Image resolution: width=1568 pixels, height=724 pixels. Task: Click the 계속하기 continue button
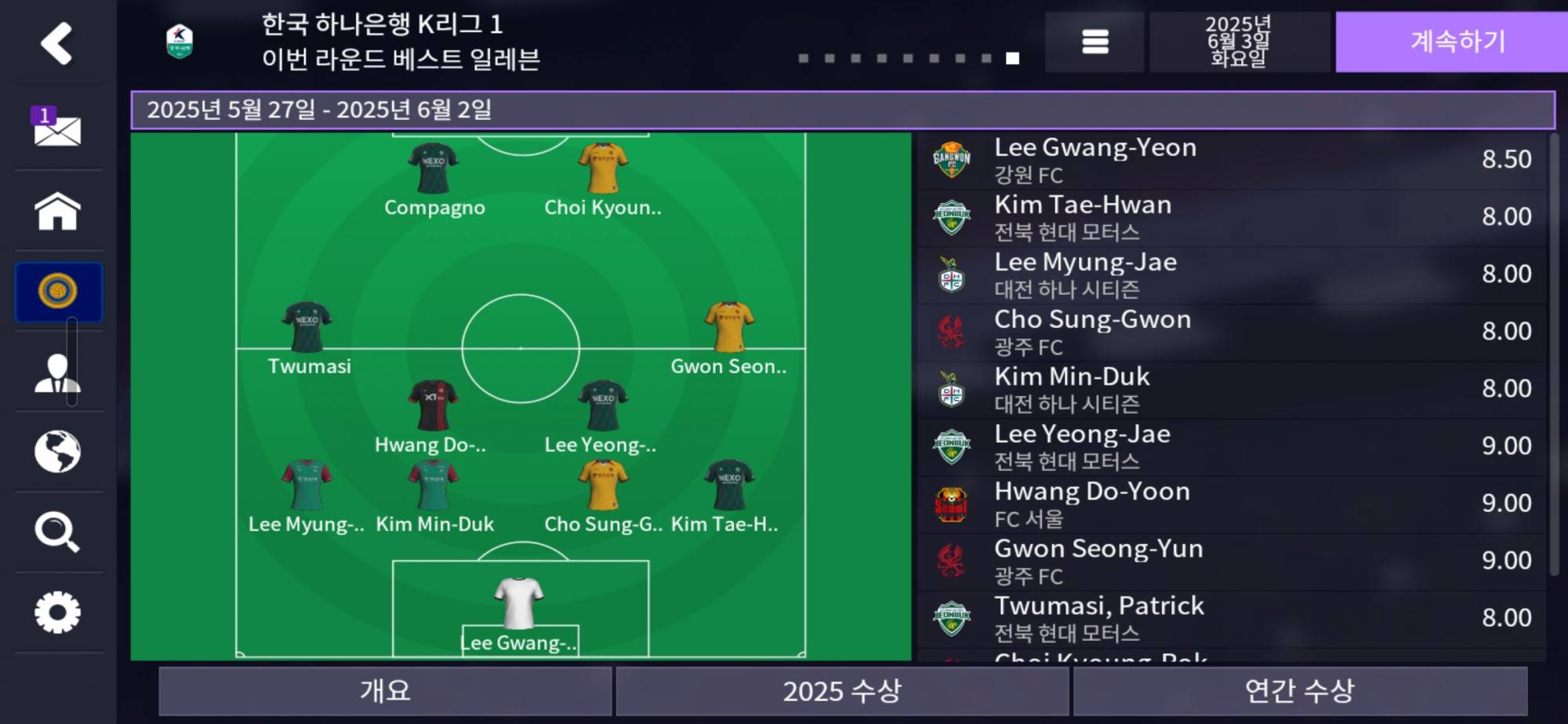pos(1457,42)
